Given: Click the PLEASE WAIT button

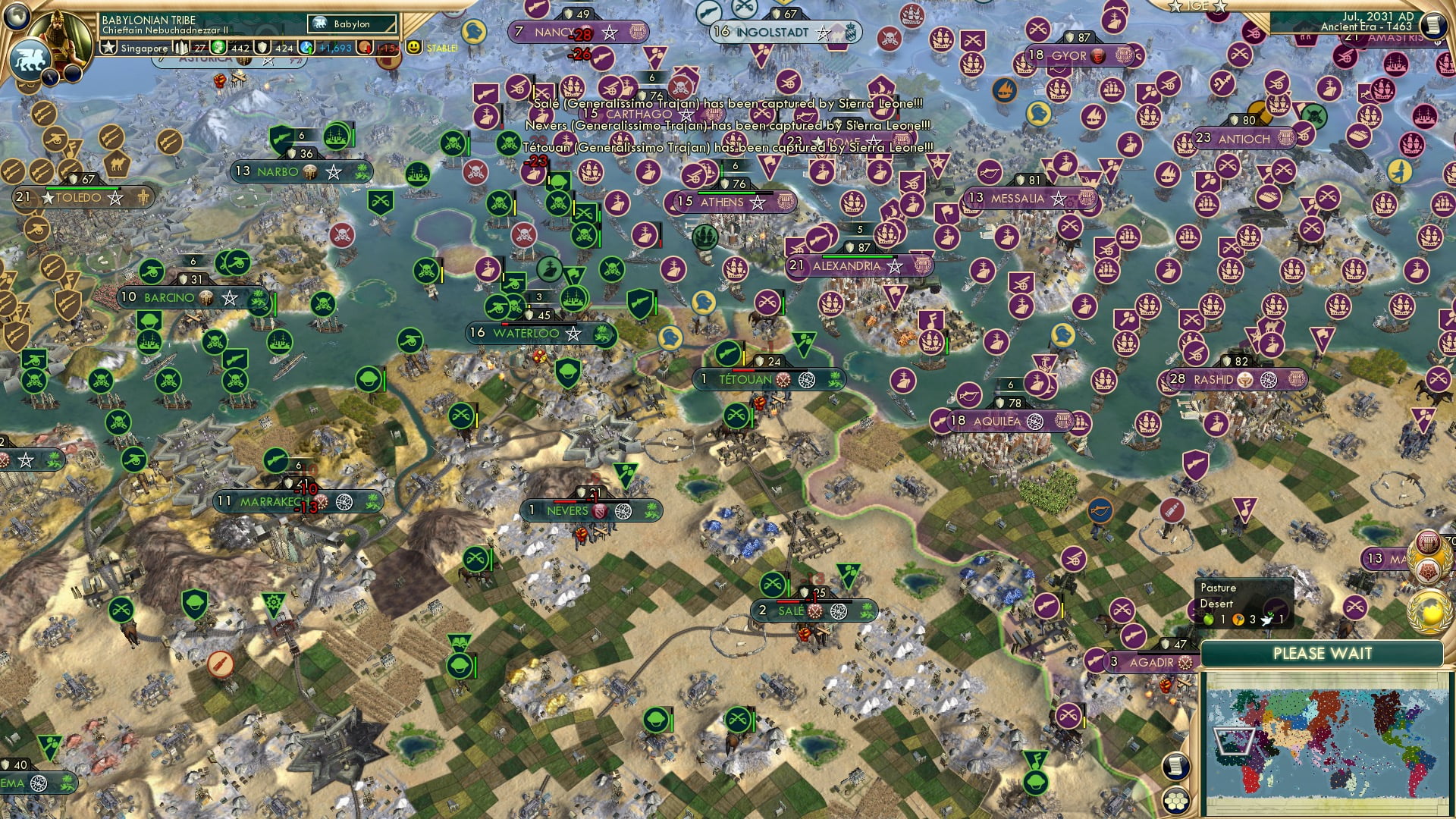Looking at the screenshot, I should 1323,652.
